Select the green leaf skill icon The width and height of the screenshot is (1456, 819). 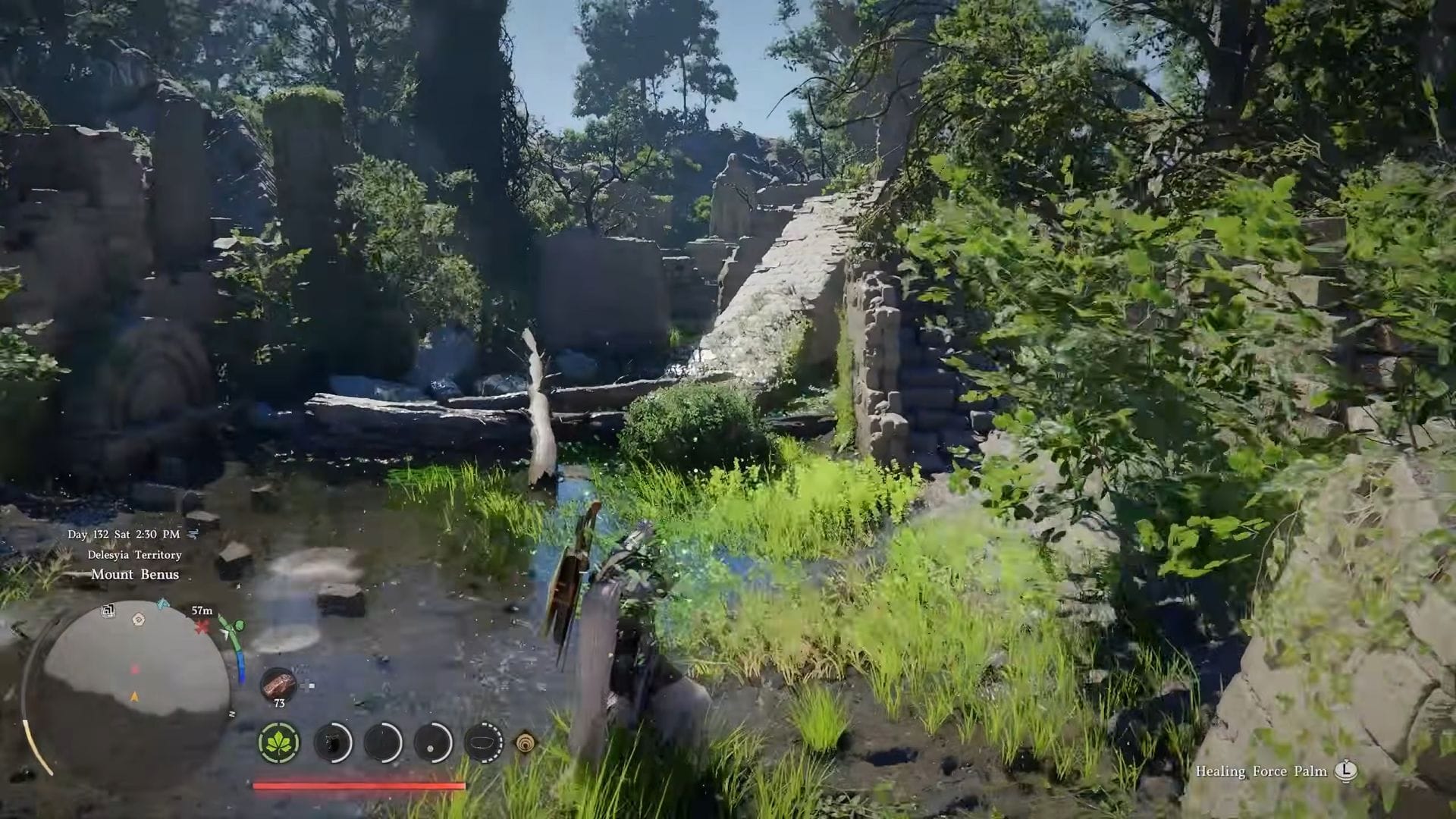(279, 742)
